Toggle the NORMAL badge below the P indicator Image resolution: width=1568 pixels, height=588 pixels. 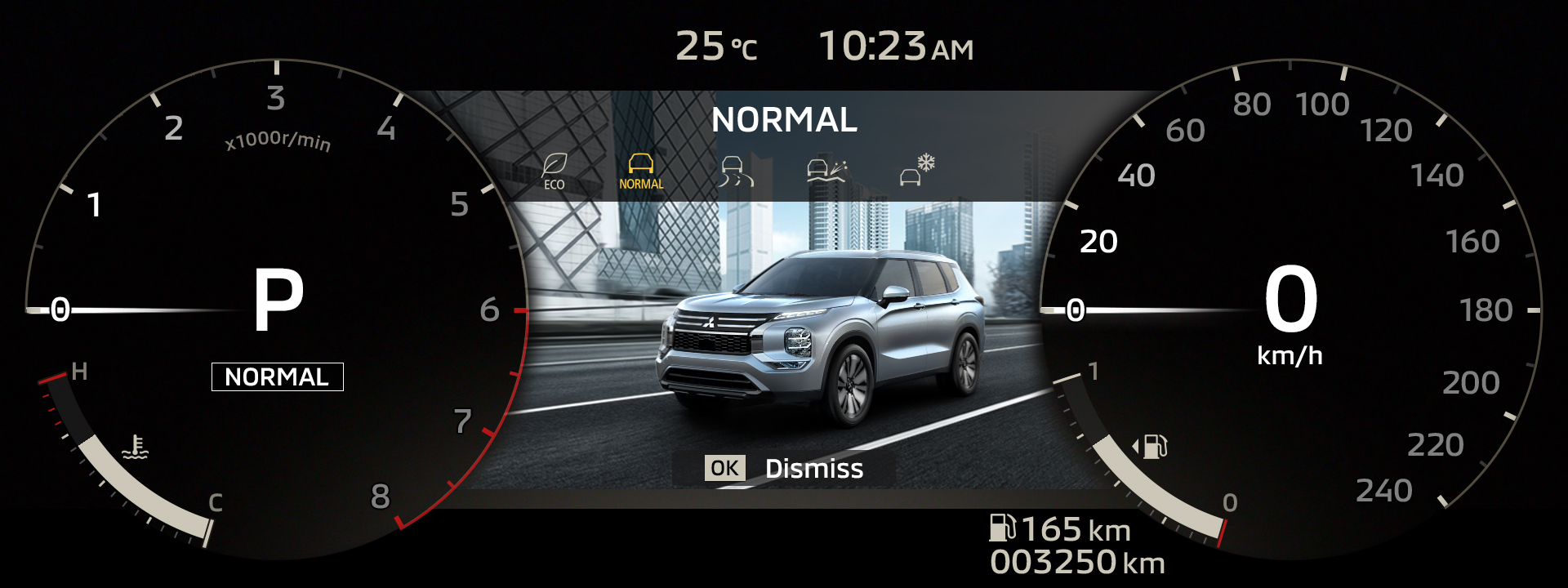(278, 376)
